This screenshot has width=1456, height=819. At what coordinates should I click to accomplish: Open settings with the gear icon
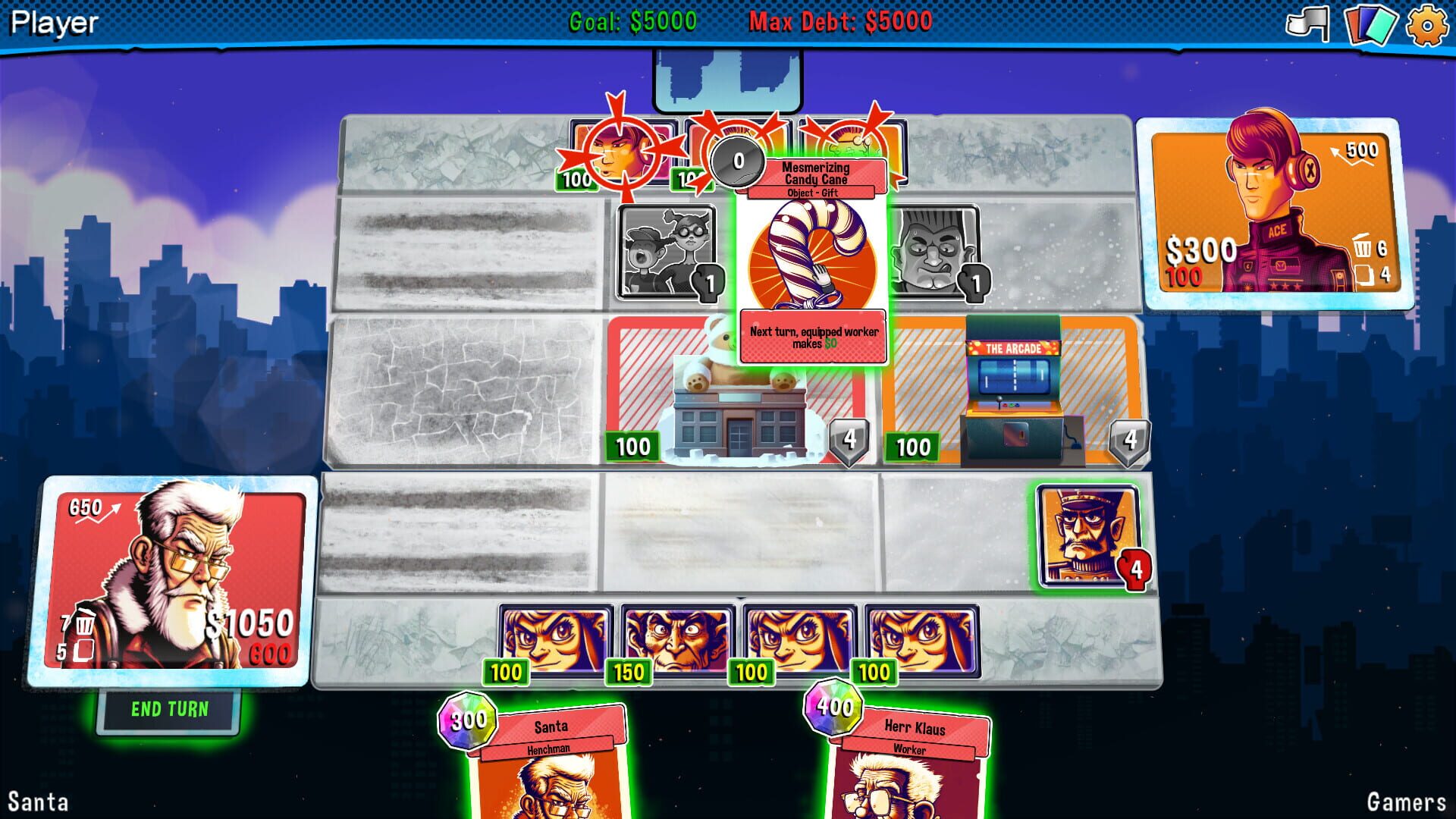click(x=1429, y=25)
